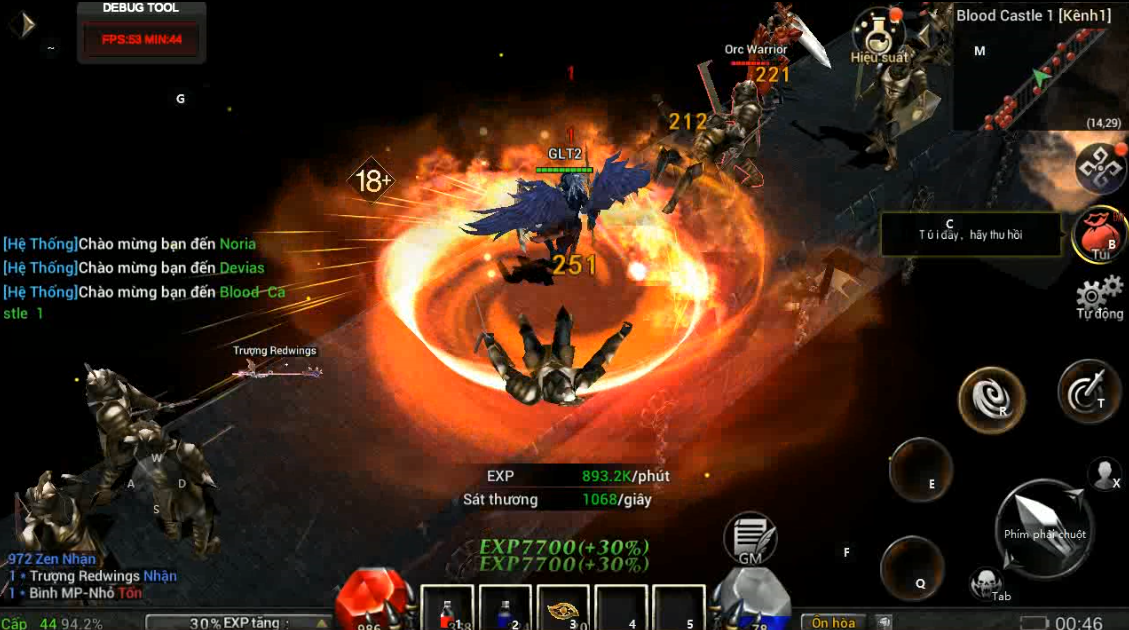1129x630 pixels.
Task: Open the DEBUG TOOL FPS panel
Action: tap(141, 32)
